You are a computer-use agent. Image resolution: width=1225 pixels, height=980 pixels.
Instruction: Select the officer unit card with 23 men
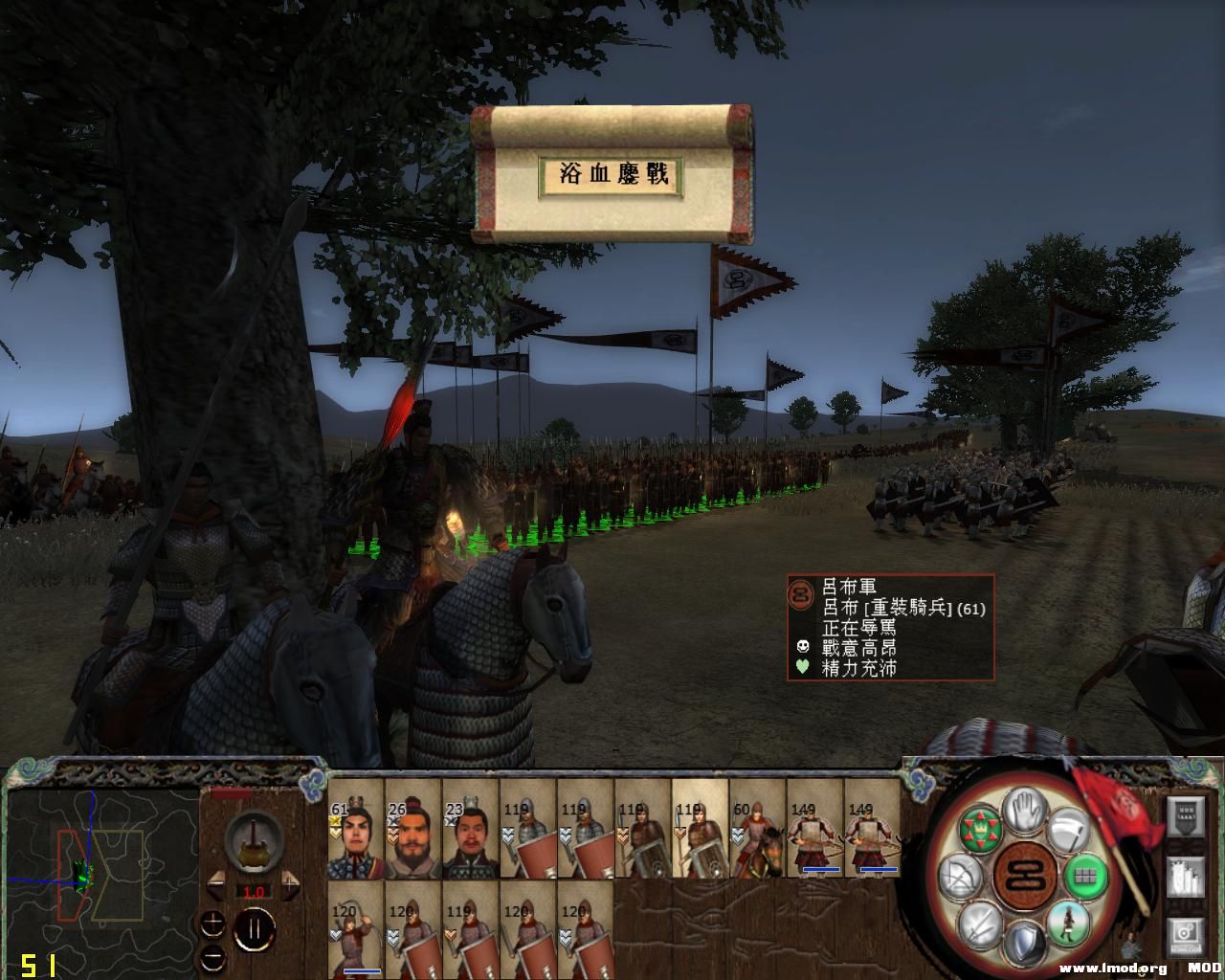tap(470, 829)
